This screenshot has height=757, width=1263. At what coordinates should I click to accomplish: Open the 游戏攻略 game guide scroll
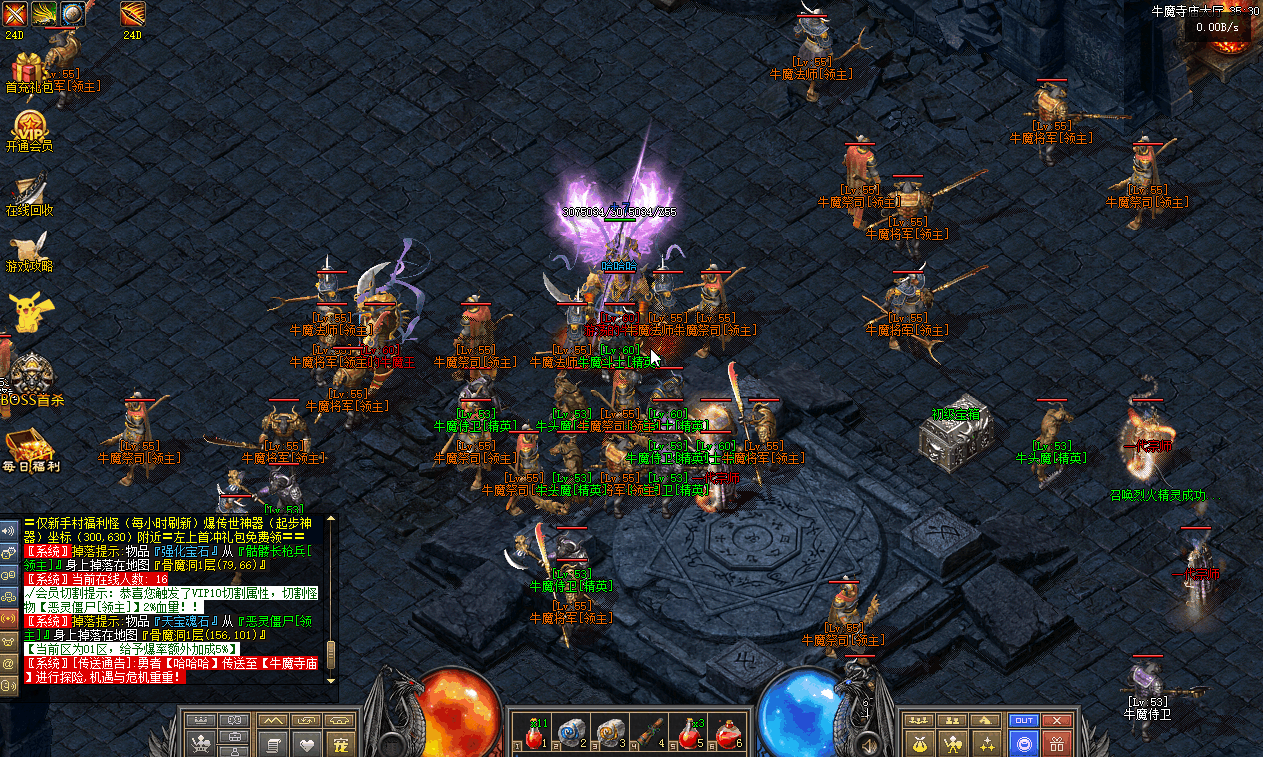pyautogui.click(x=29, y=250)
